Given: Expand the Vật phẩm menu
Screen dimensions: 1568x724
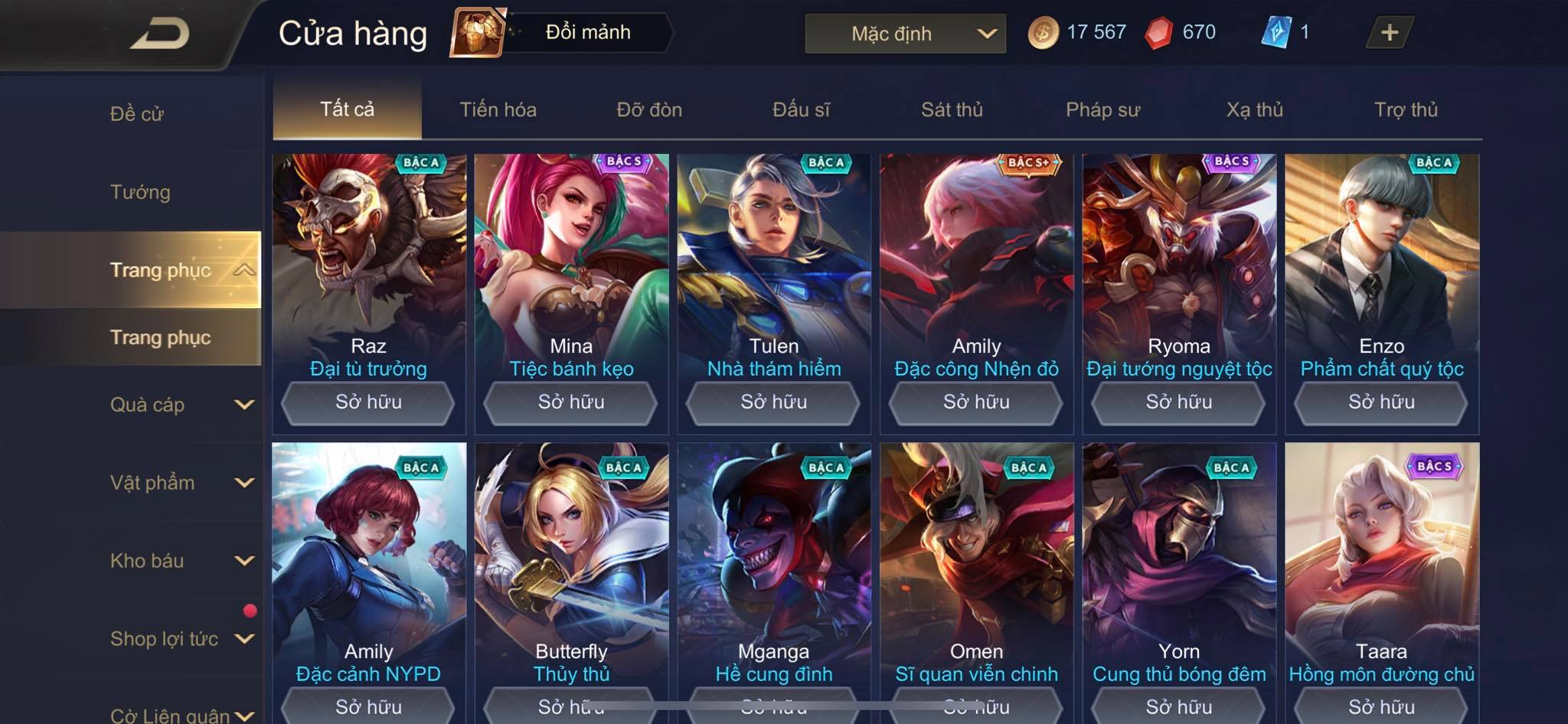Looking at the screenshot, I should pyautogui.click(x=181, y=483).
